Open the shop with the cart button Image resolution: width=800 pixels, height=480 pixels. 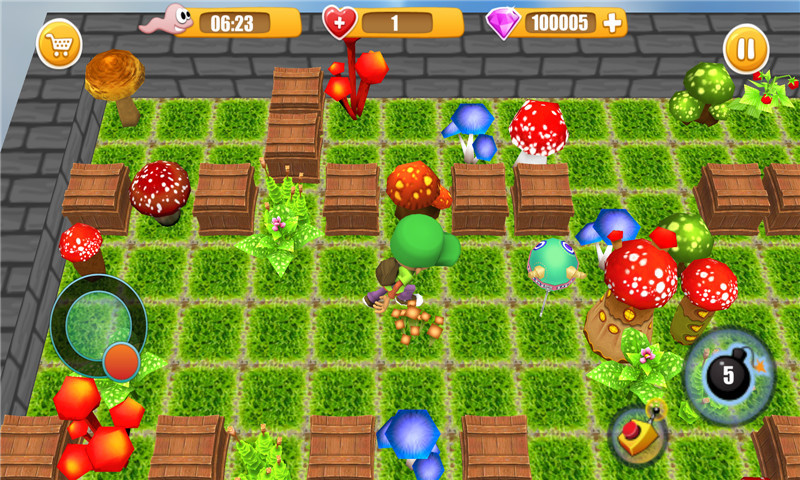pos(59,45)
